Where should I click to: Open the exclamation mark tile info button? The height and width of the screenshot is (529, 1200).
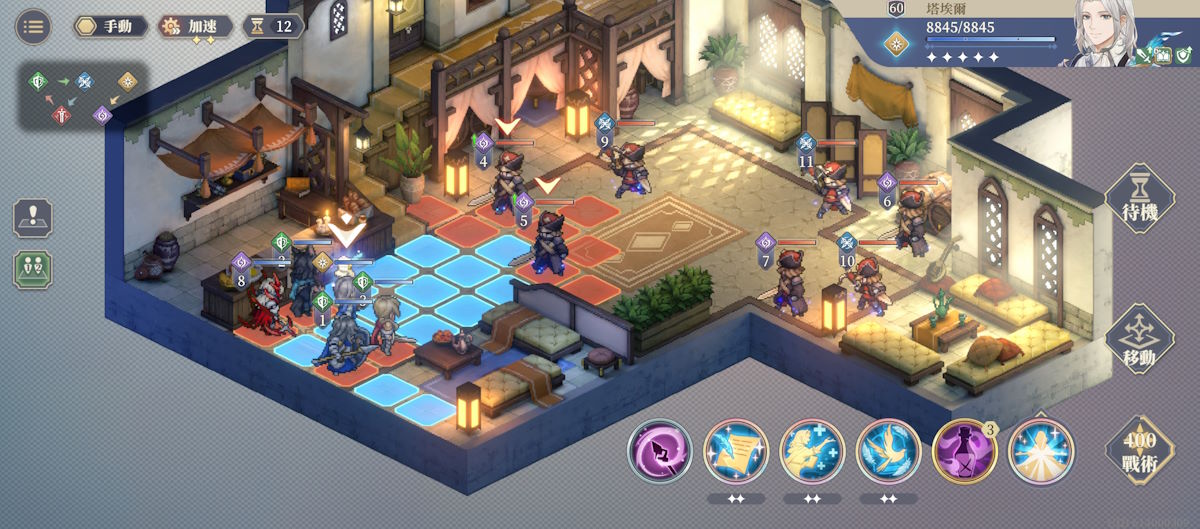pos(33,218)
